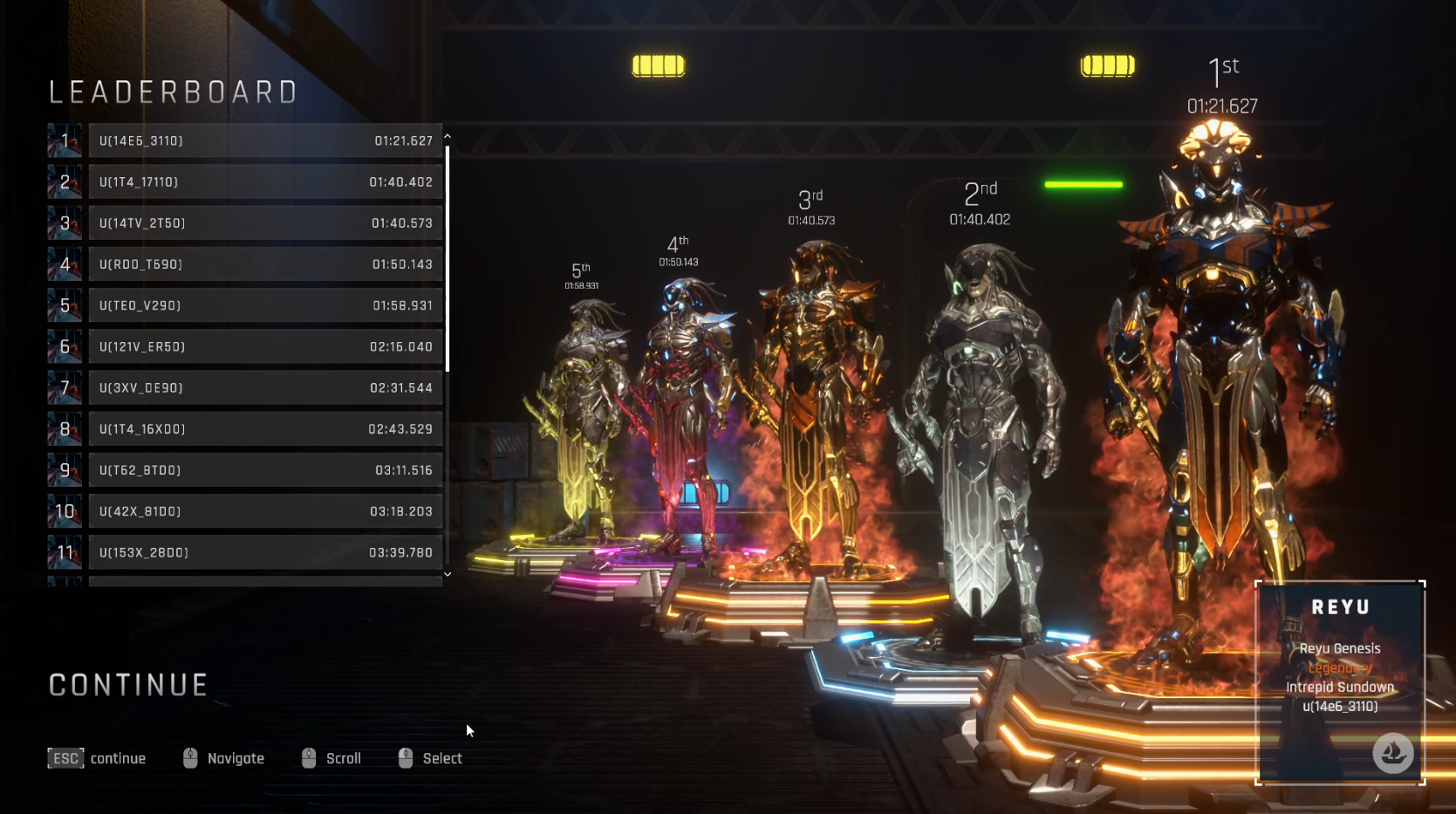
Task: Select first place row U(14E6_3110)
Action: pyautogui.click(x=265, y=141)
